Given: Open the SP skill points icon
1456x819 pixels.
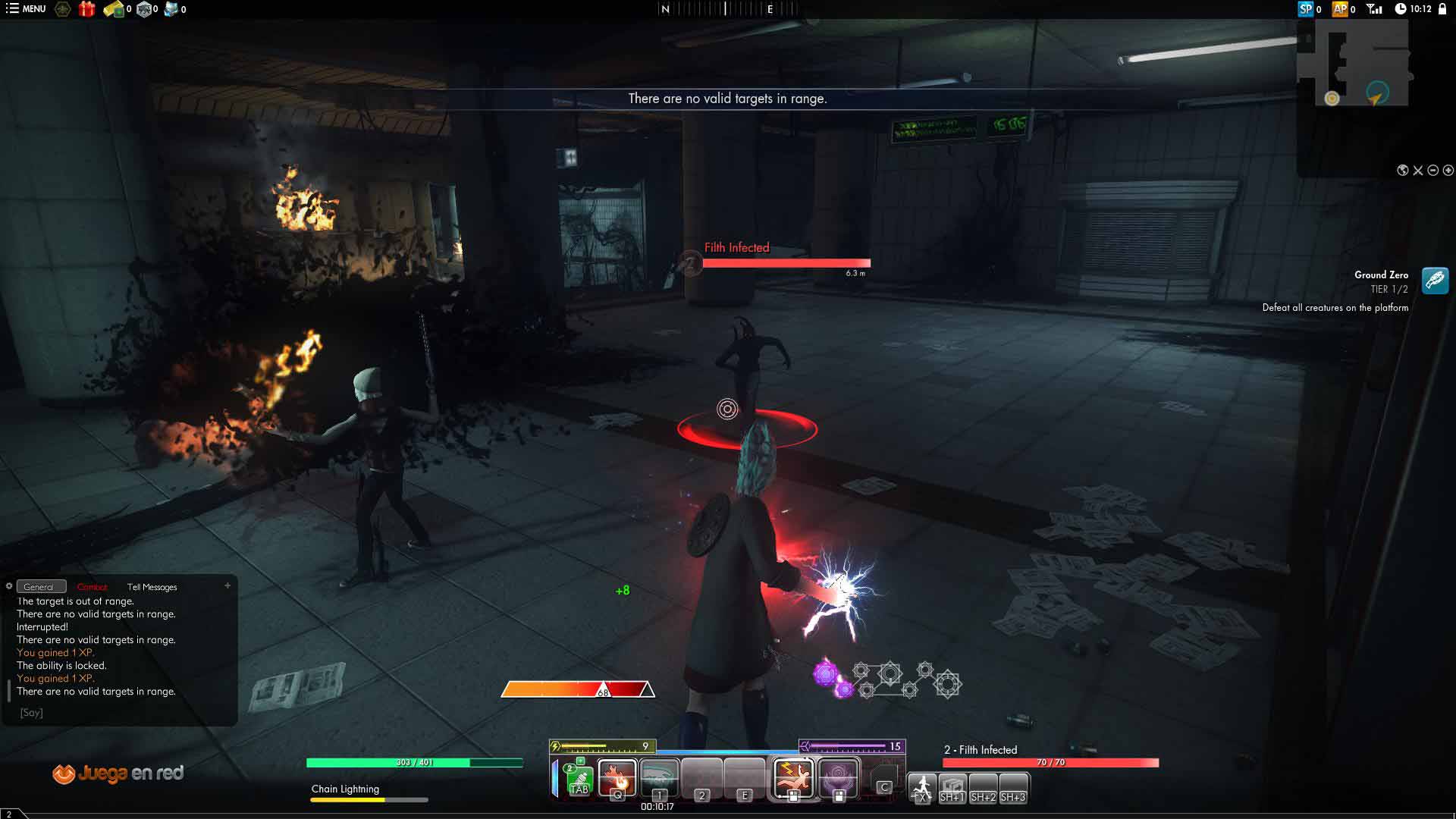Looking at the screenshot, I should (x=1306, y=9).
